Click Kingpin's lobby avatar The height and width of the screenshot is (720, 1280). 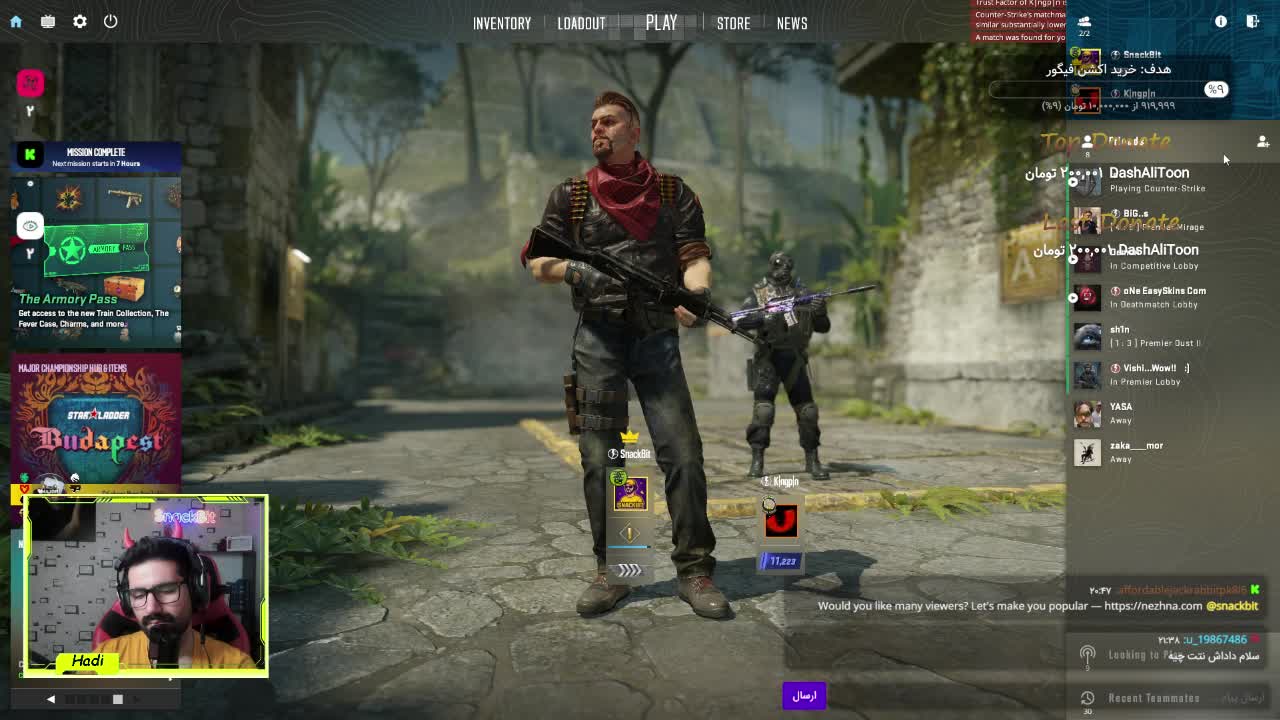coord(781,520)
